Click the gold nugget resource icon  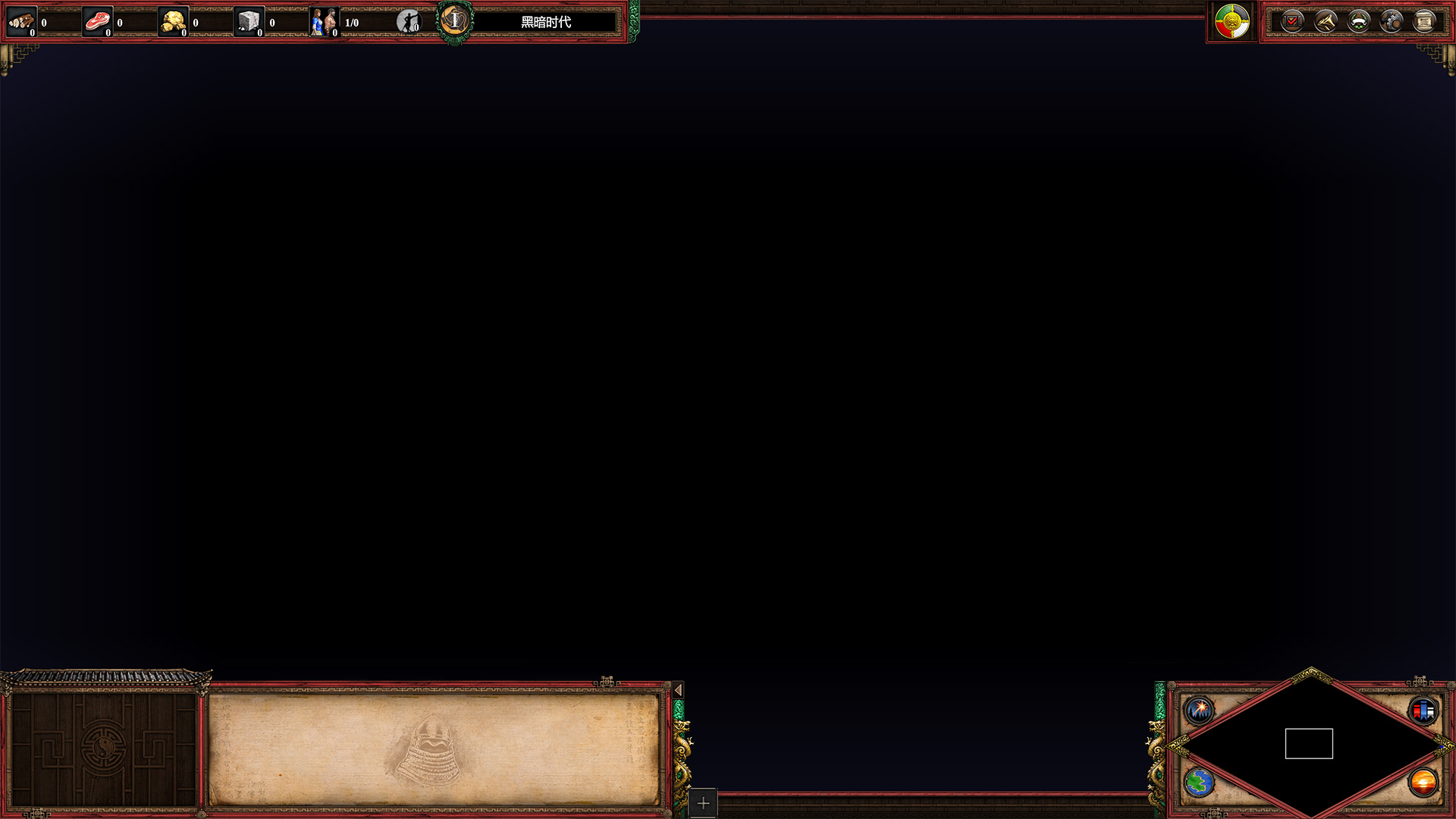(x=173, y=22)
